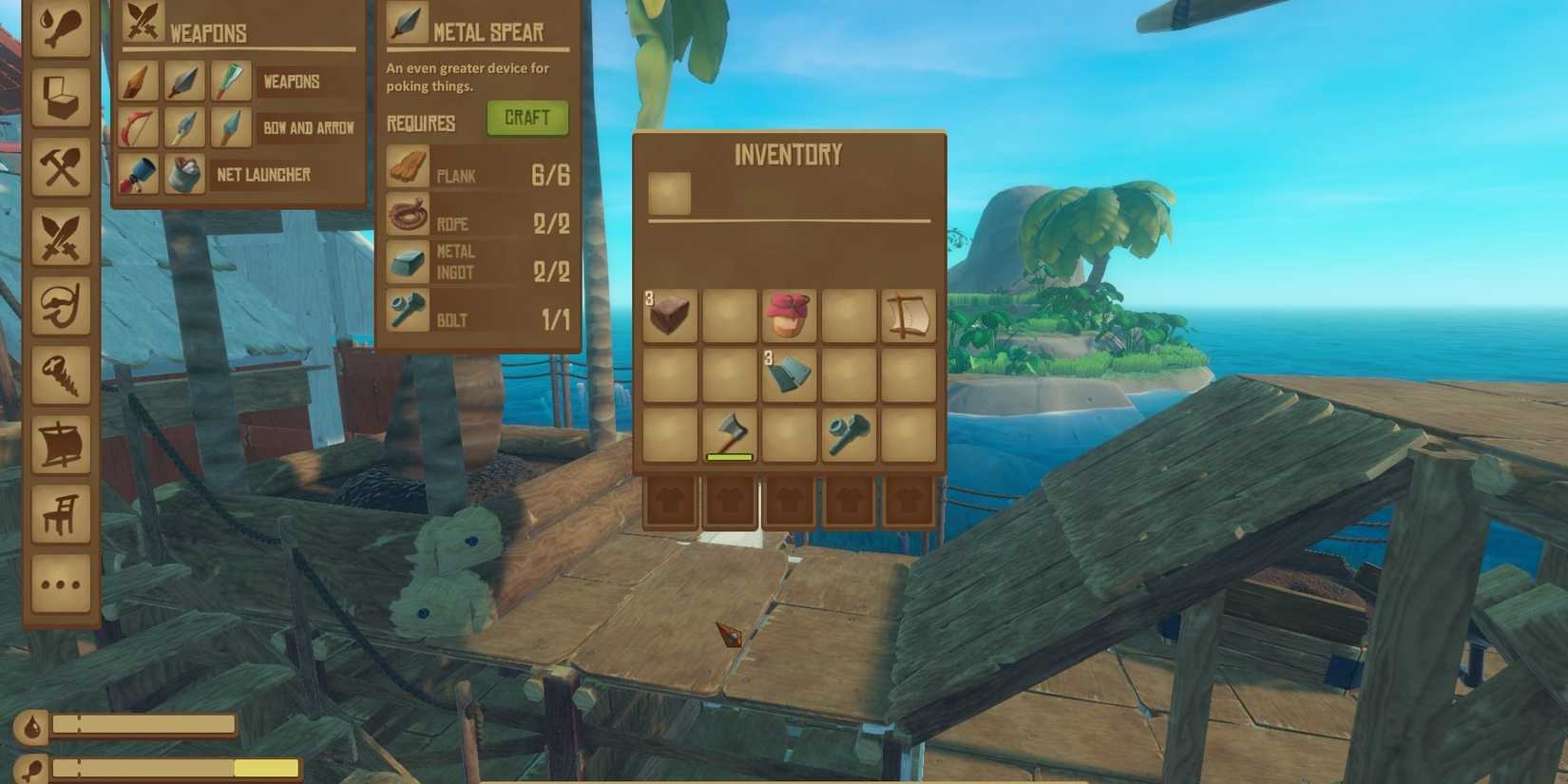The width and height of the screenshot is (1568, 784).
Task: Click the Net Launcher recipe icon
Action: click(x=138, y=175)
